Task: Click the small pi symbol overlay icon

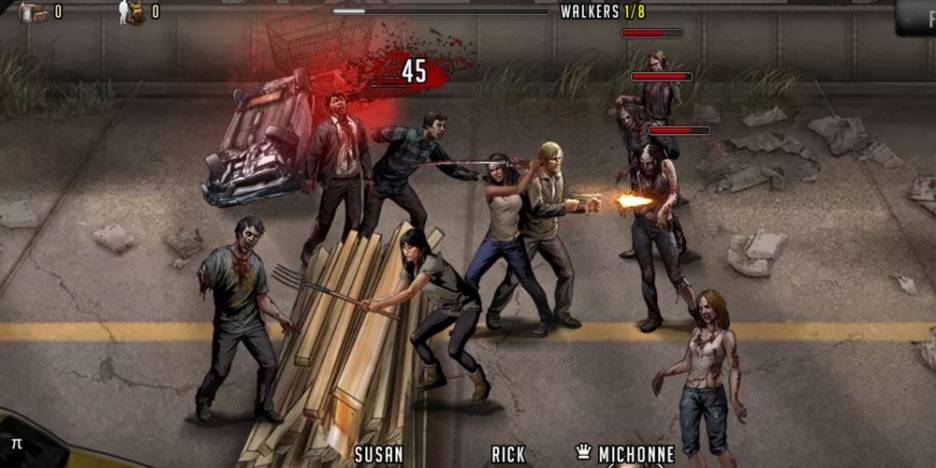Action: (16, 441)
